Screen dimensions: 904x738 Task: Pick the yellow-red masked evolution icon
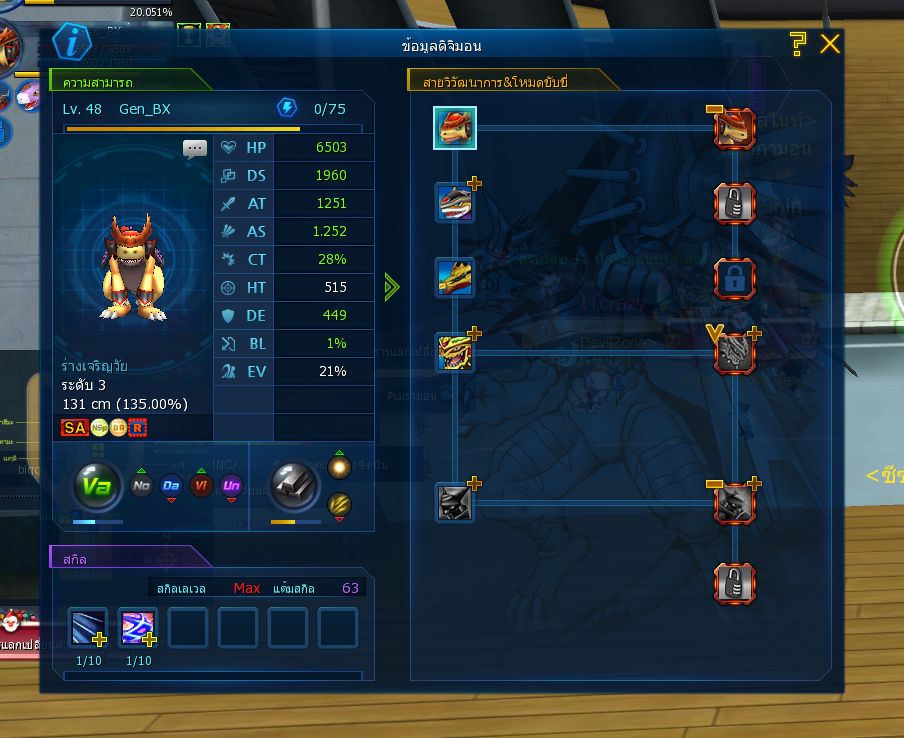(455, 353)
